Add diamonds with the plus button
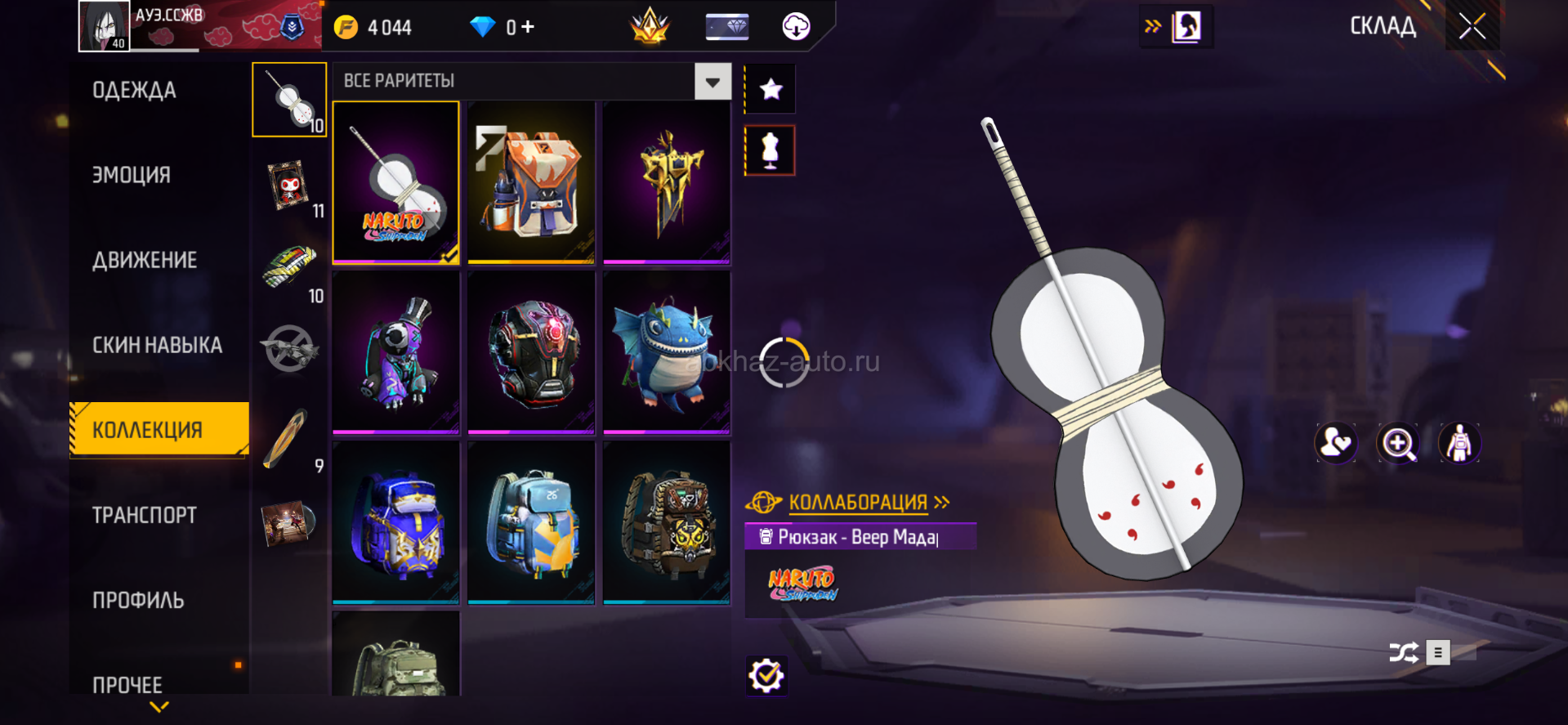This screenshot has width=1568, height=725. pyautogui.click(x=528, y=27)
